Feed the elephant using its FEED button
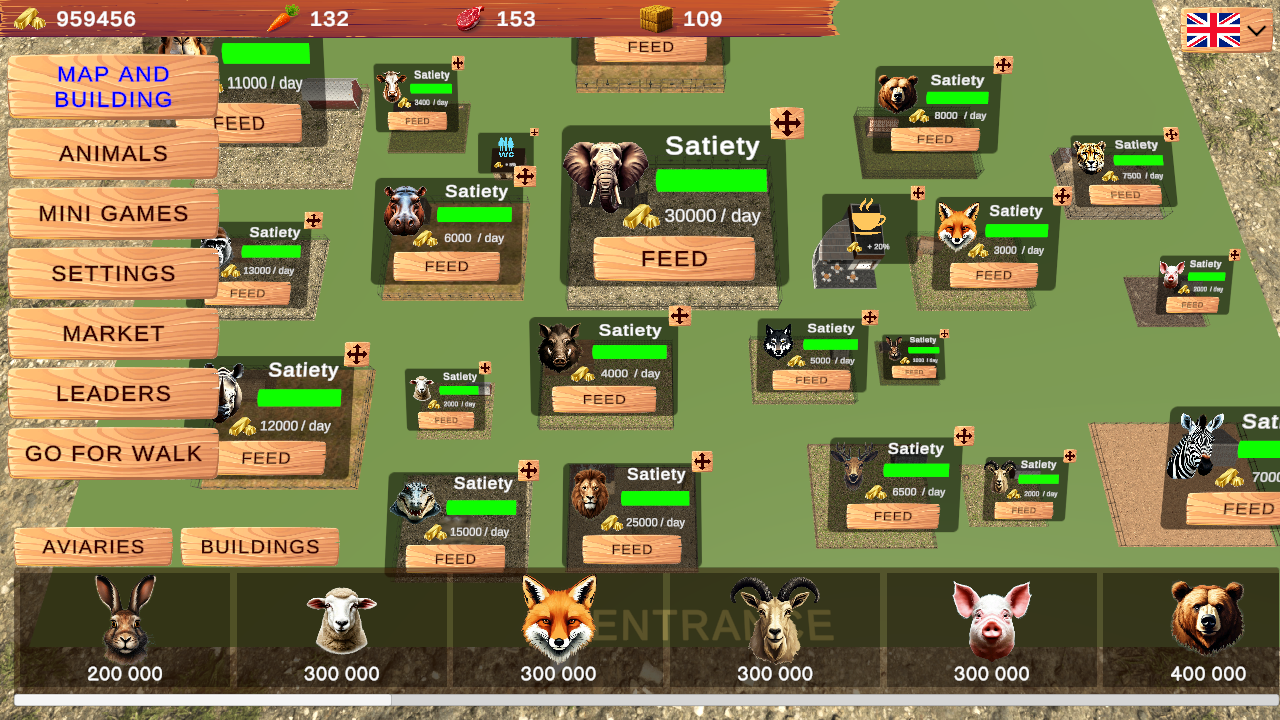The image size is (1280, 720). click(674, 259)
